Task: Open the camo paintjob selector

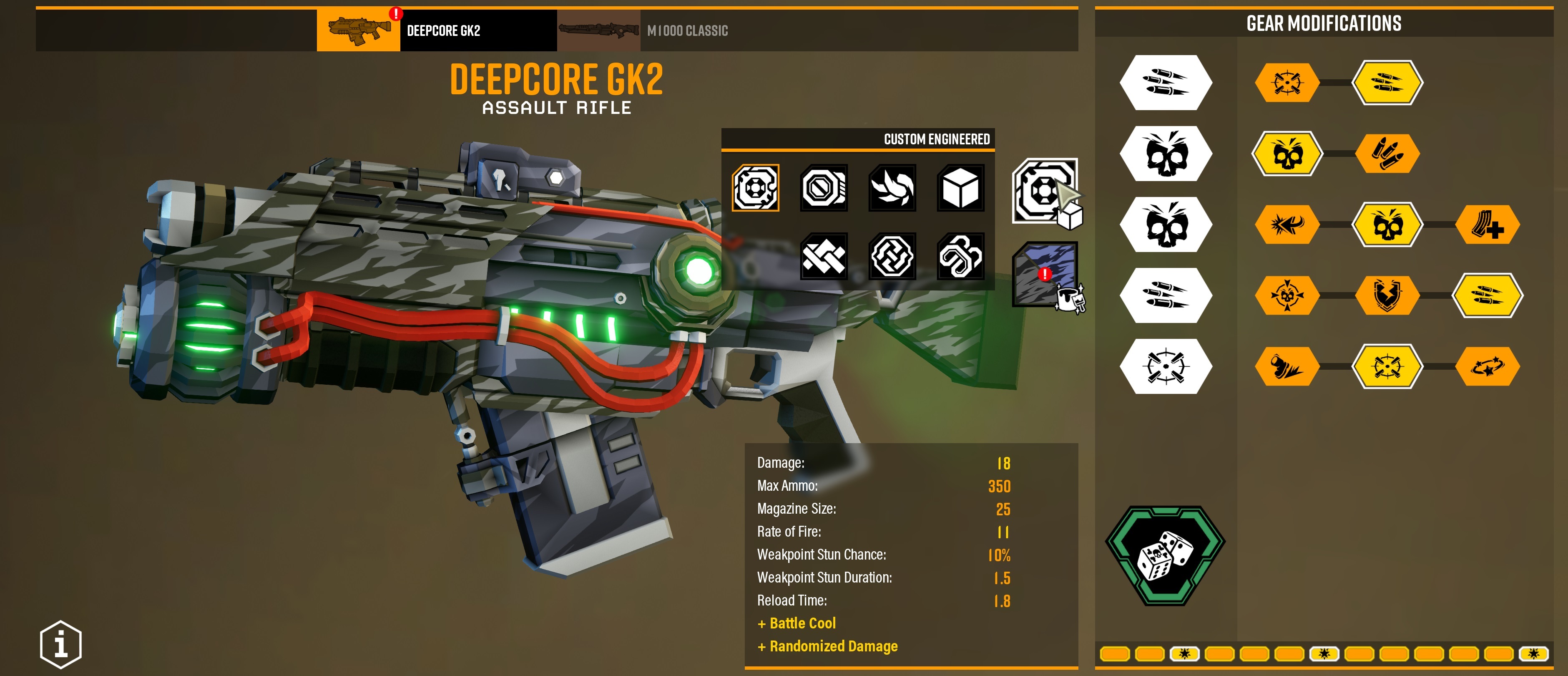Action: [x=1045, y=275]
